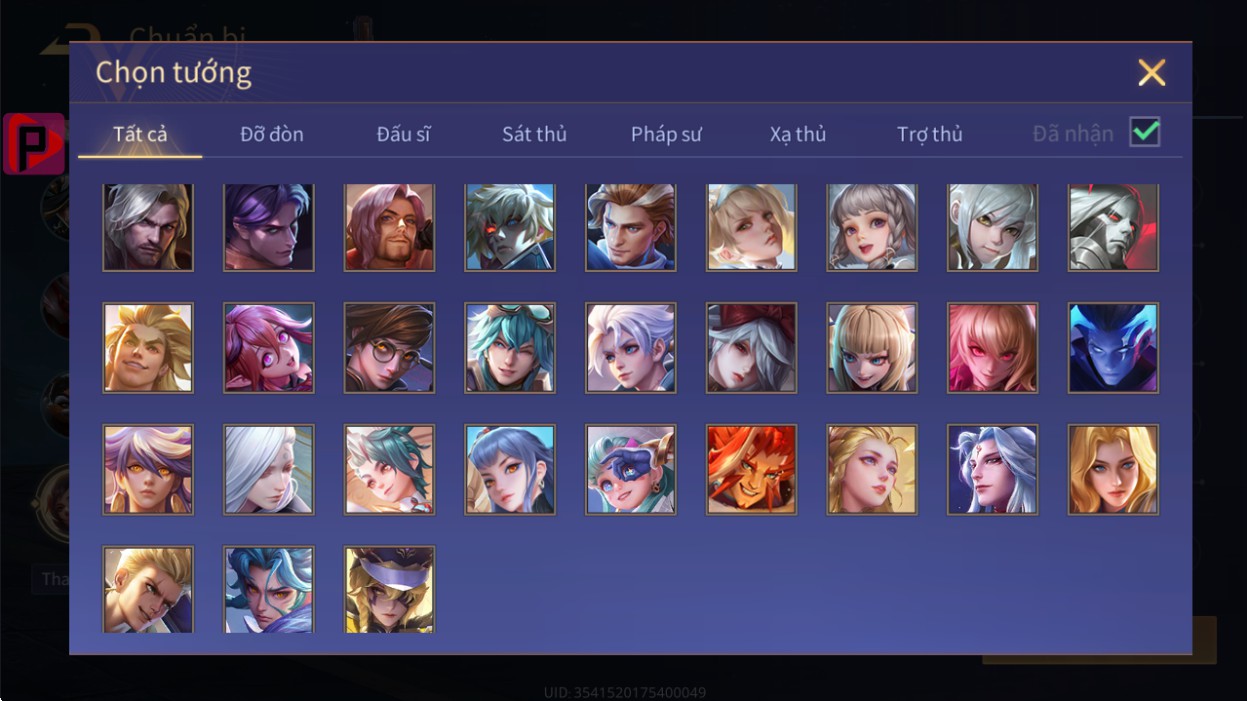Select the pink-haired hero portrait
Viewport: 1247px width, 701px height.
point(268,348)
